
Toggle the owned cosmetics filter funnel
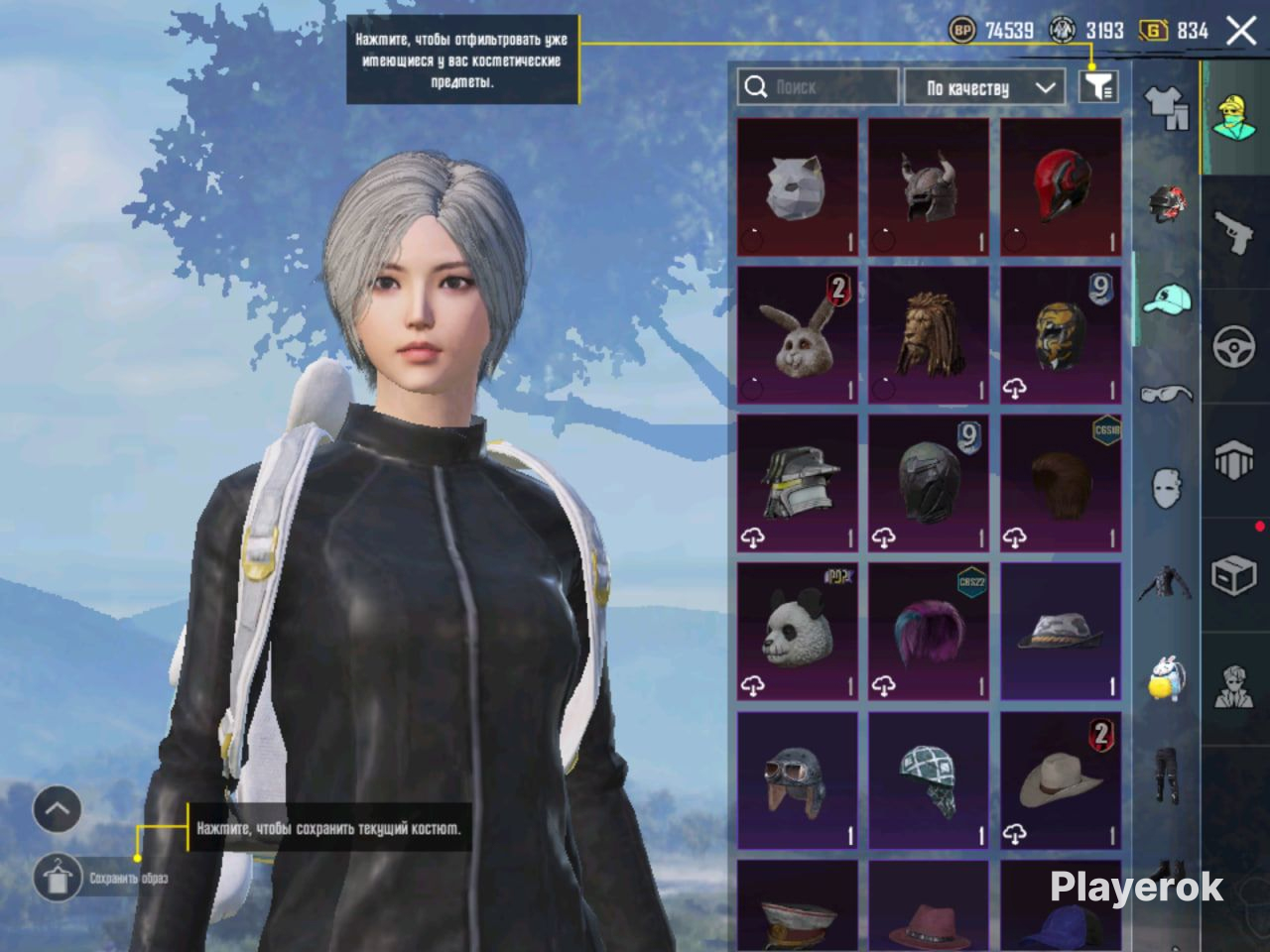[x=1098, y=87]
